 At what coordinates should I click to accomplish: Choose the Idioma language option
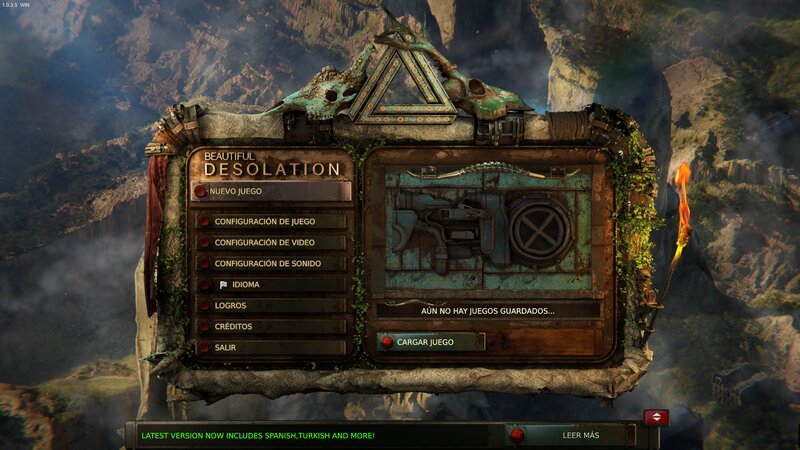pyautogui.click(x=271, y=285)
